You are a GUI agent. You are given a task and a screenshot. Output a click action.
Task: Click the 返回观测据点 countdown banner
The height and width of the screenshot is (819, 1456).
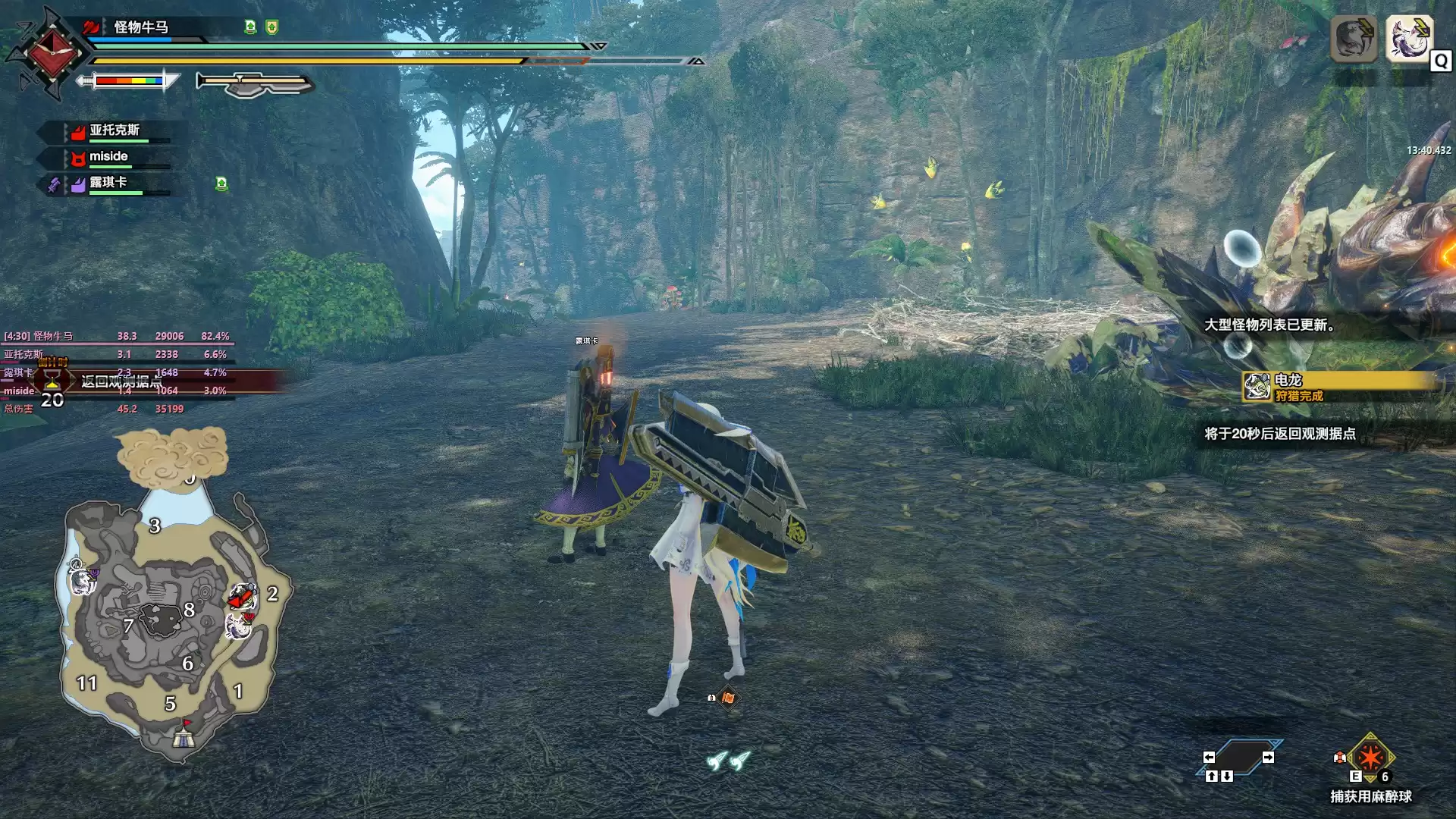click(x=121, y=381)
